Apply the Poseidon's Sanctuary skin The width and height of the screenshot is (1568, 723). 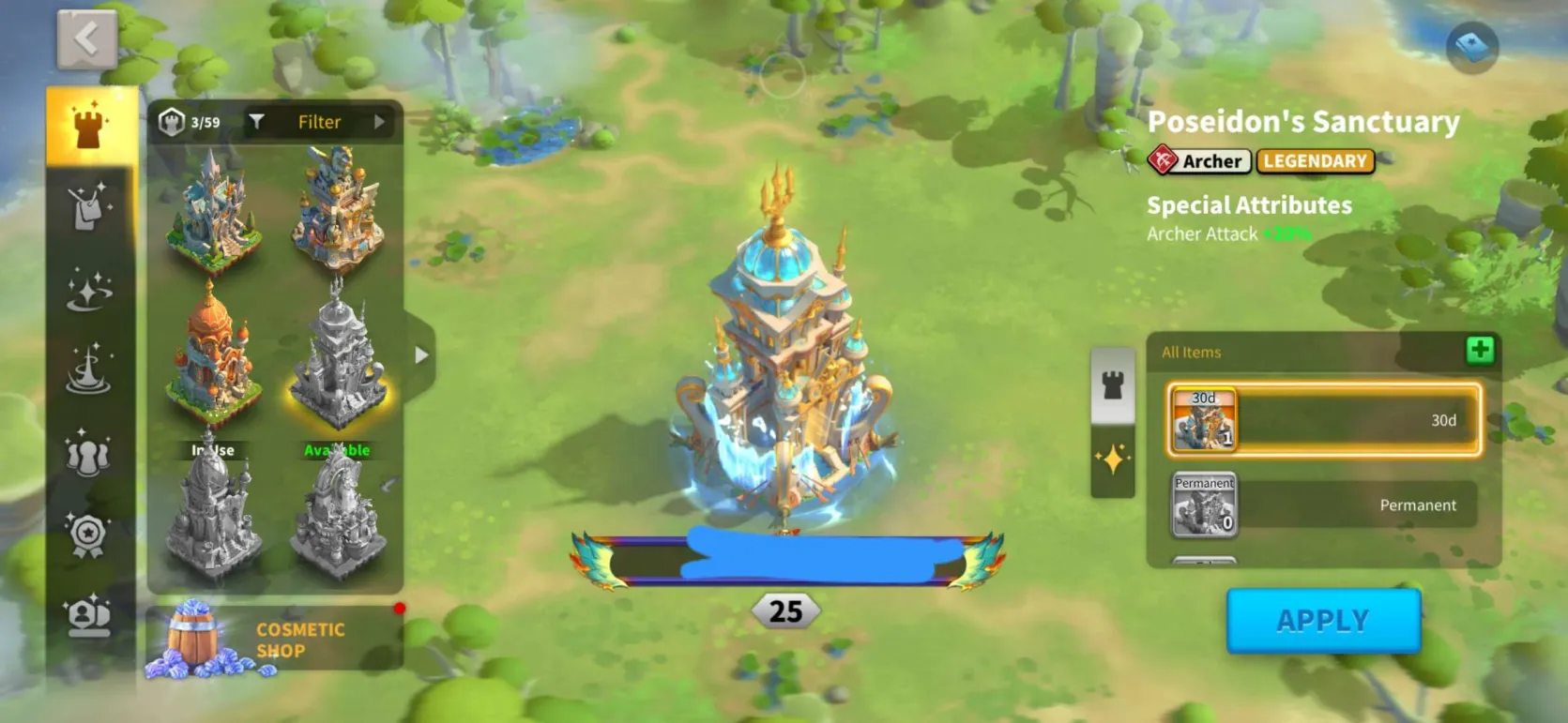coord(1323,620)
